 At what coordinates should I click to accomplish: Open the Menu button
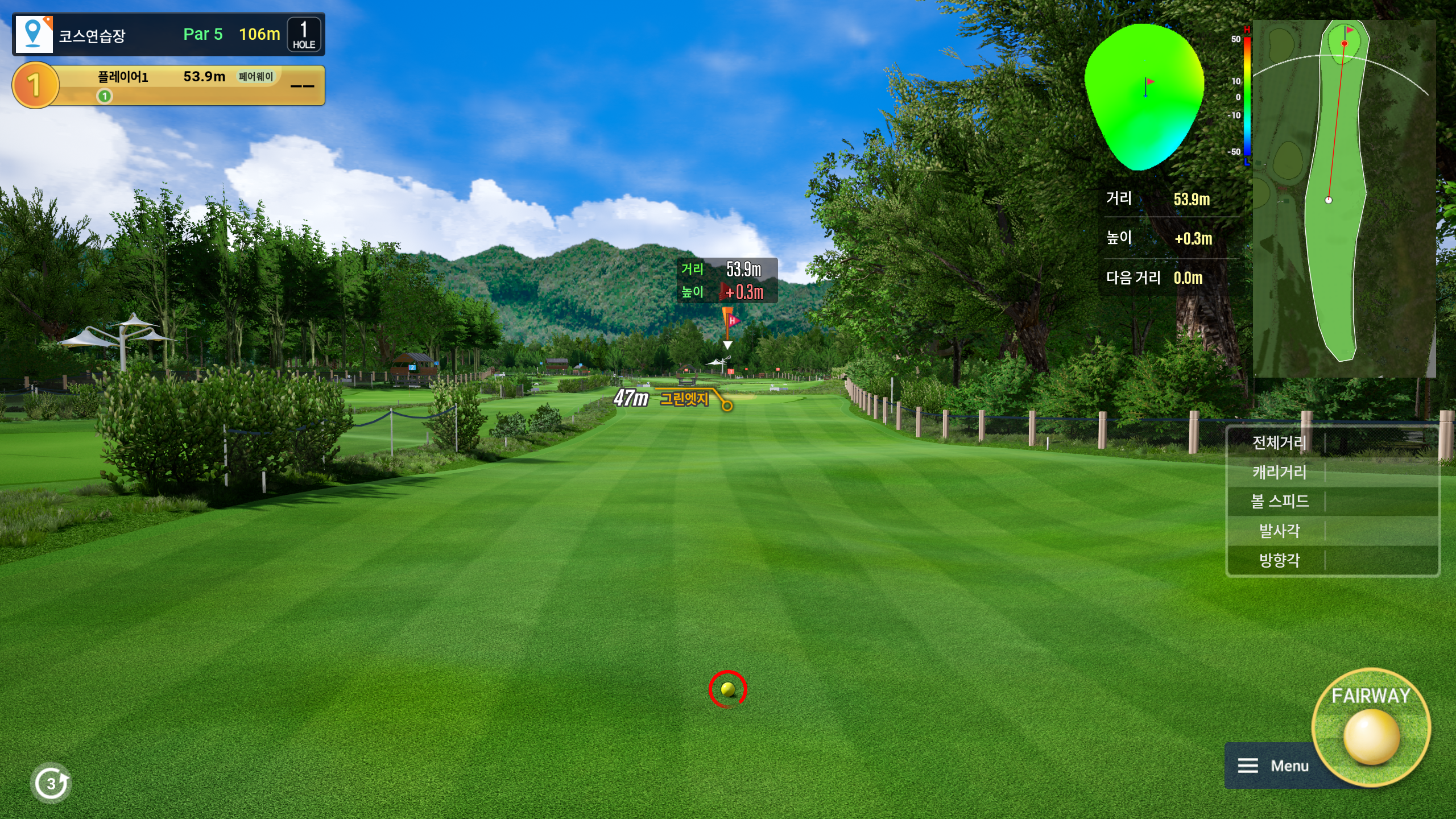coord(1273,766)
